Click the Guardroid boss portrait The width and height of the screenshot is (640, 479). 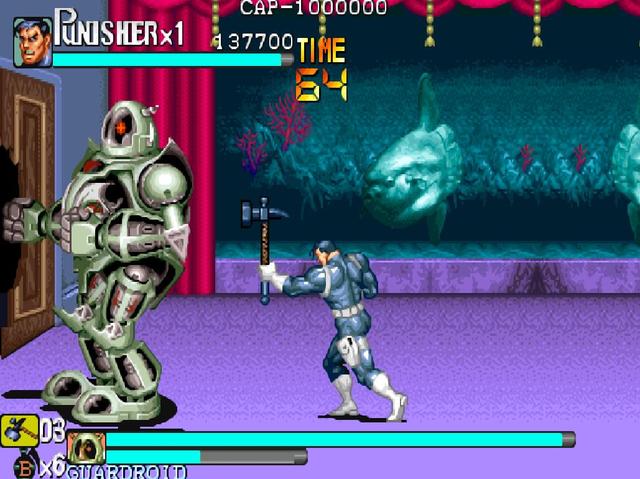(86, 447)
